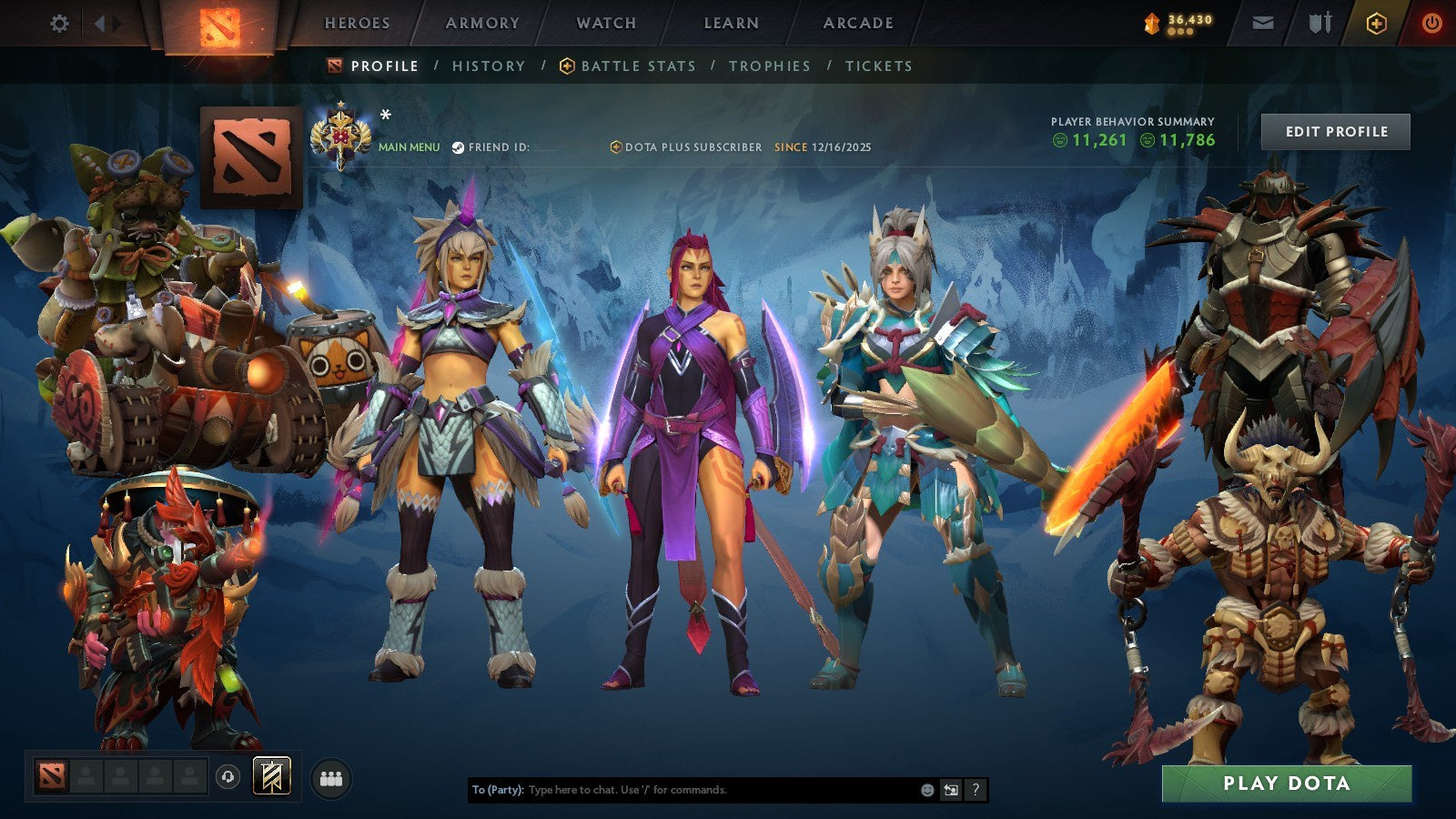
Task: Click the Dota logo in the top bar
Action: point(219,23)
